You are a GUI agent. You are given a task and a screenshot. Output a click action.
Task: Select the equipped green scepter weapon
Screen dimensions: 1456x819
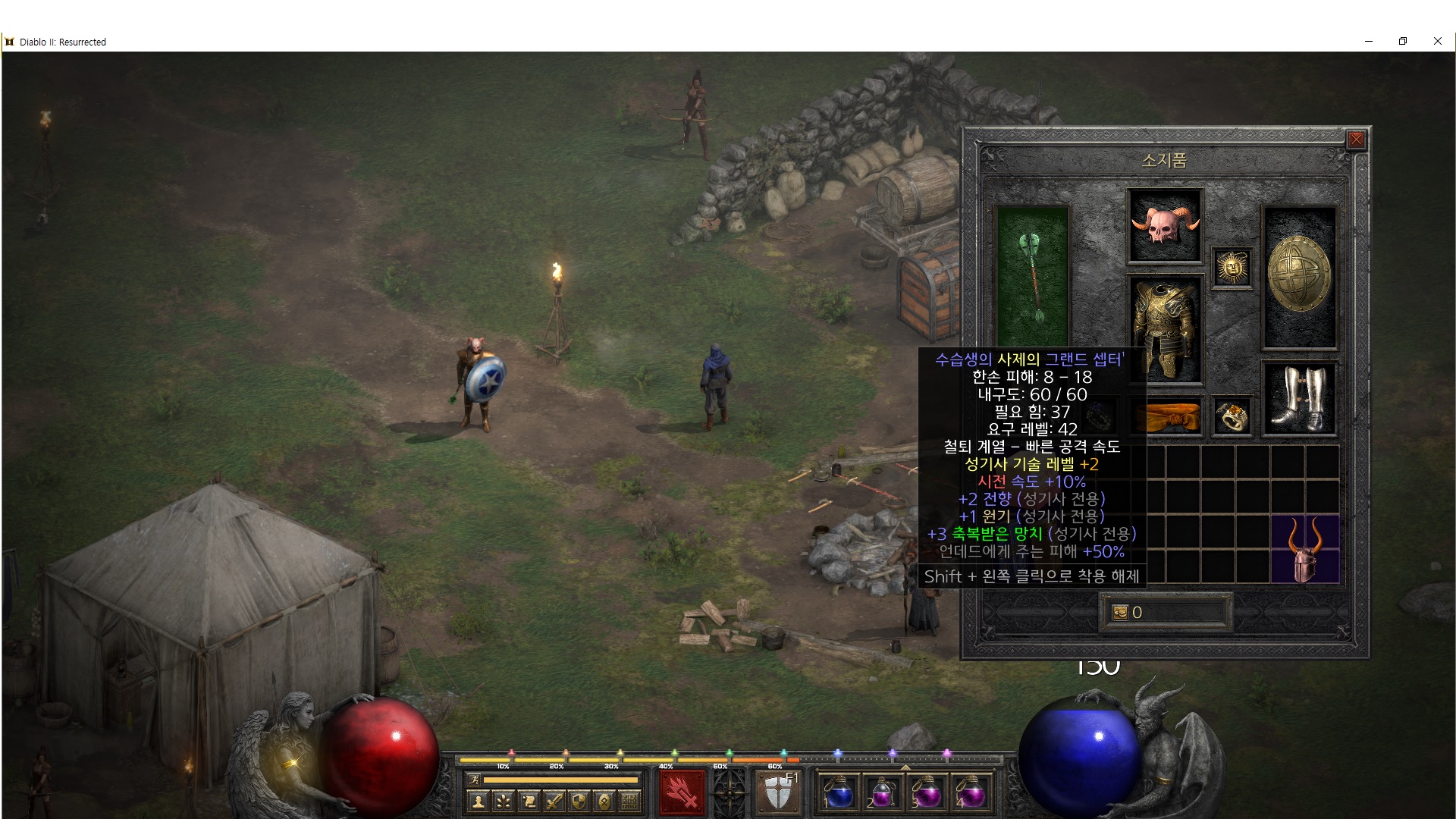(x=1031, y=275)
